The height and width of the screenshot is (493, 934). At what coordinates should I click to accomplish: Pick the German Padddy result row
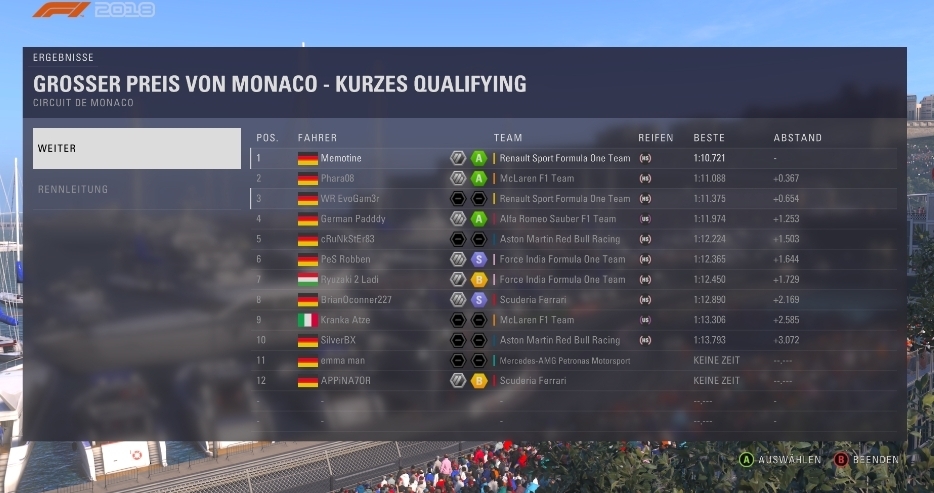pos(573,219)
